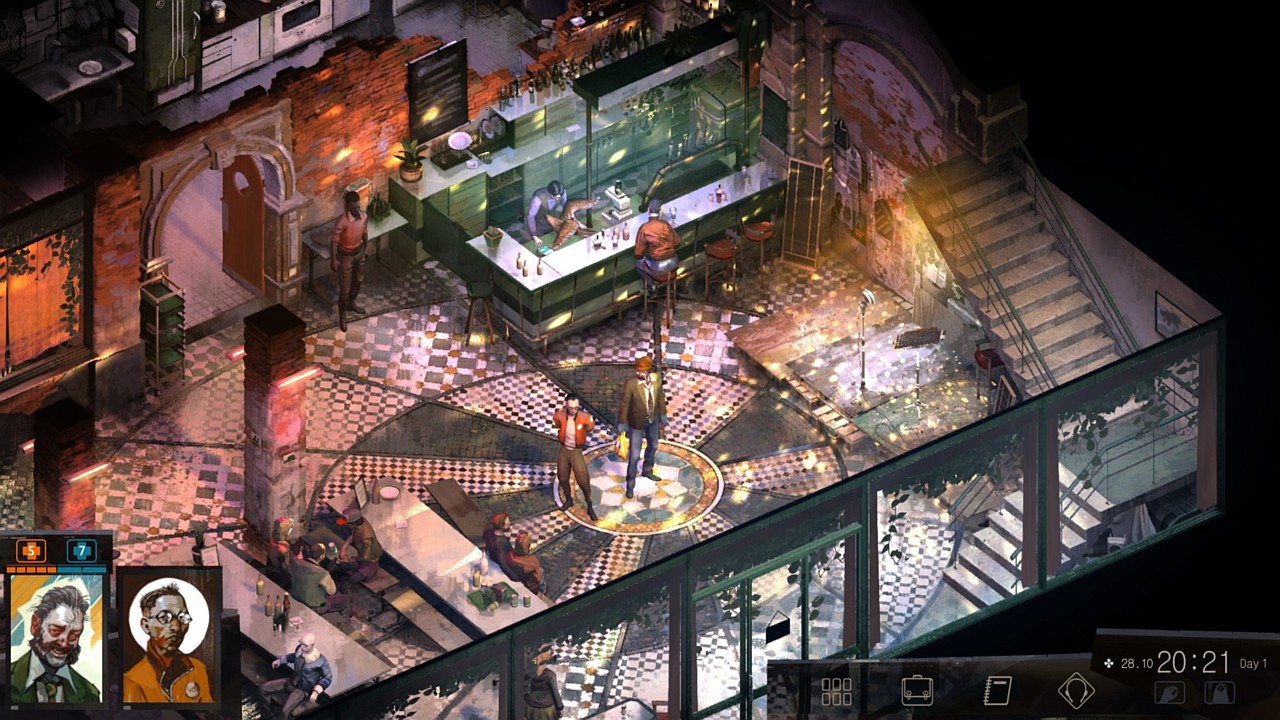Toggle the bag icon below the clock
1280x720 pixels.
tap(1220, 692)
